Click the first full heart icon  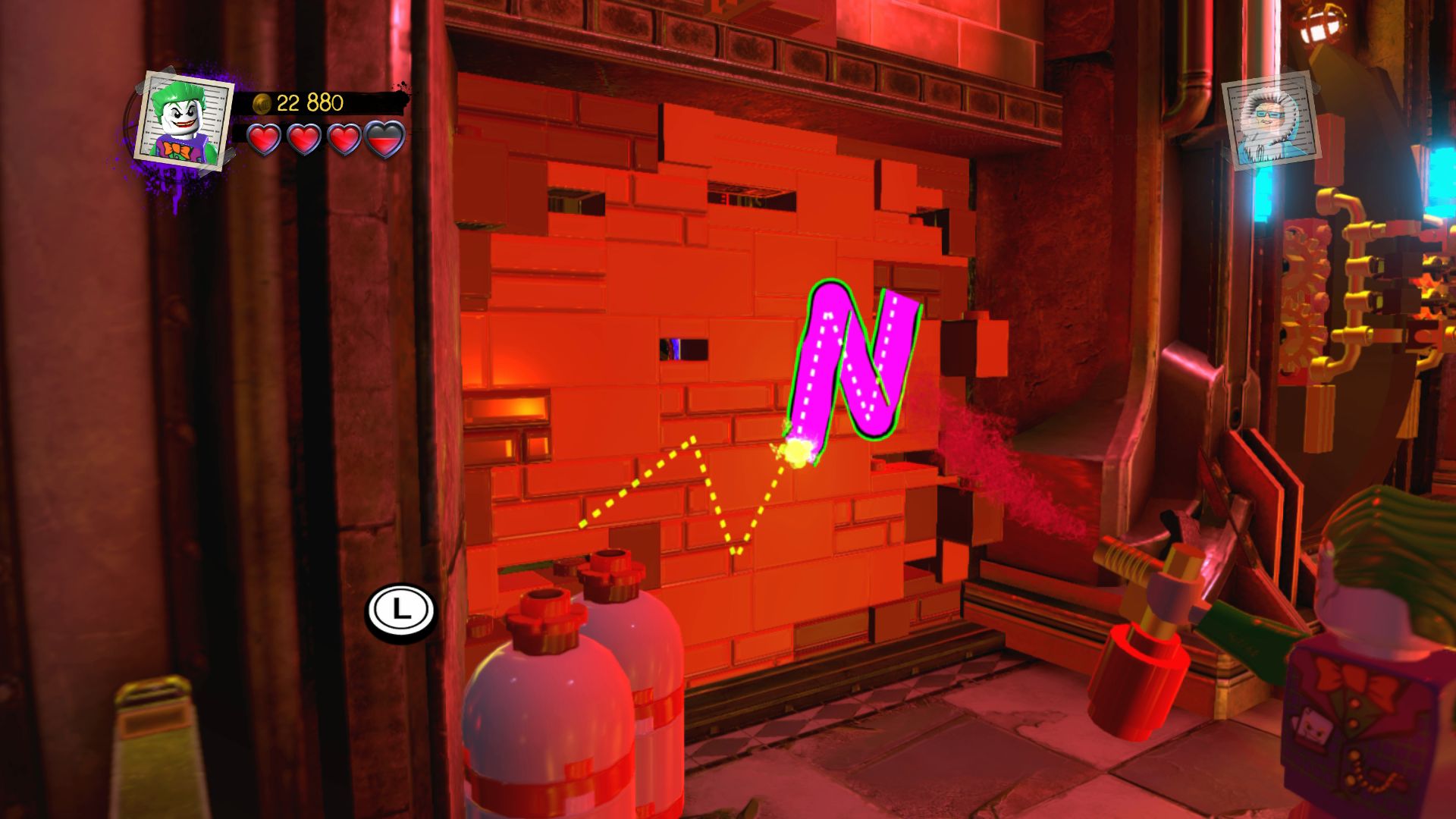(265, 140)
